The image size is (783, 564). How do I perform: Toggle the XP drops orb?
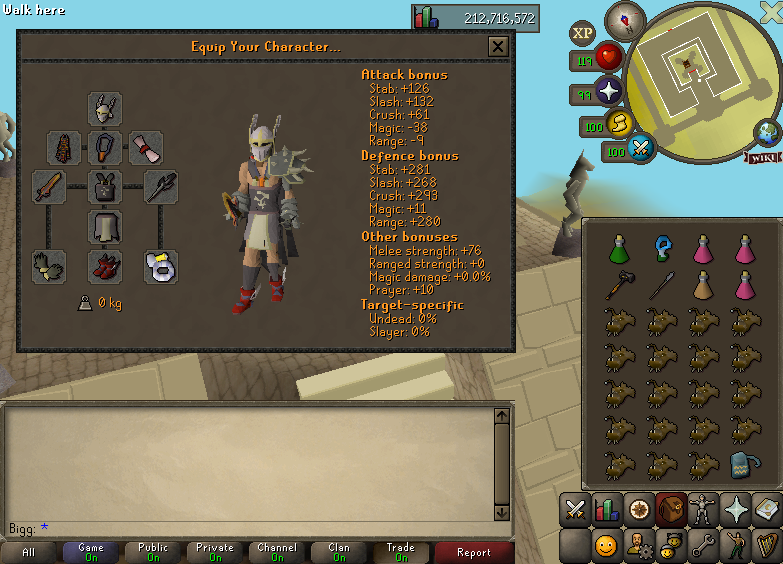coord(583,33)
